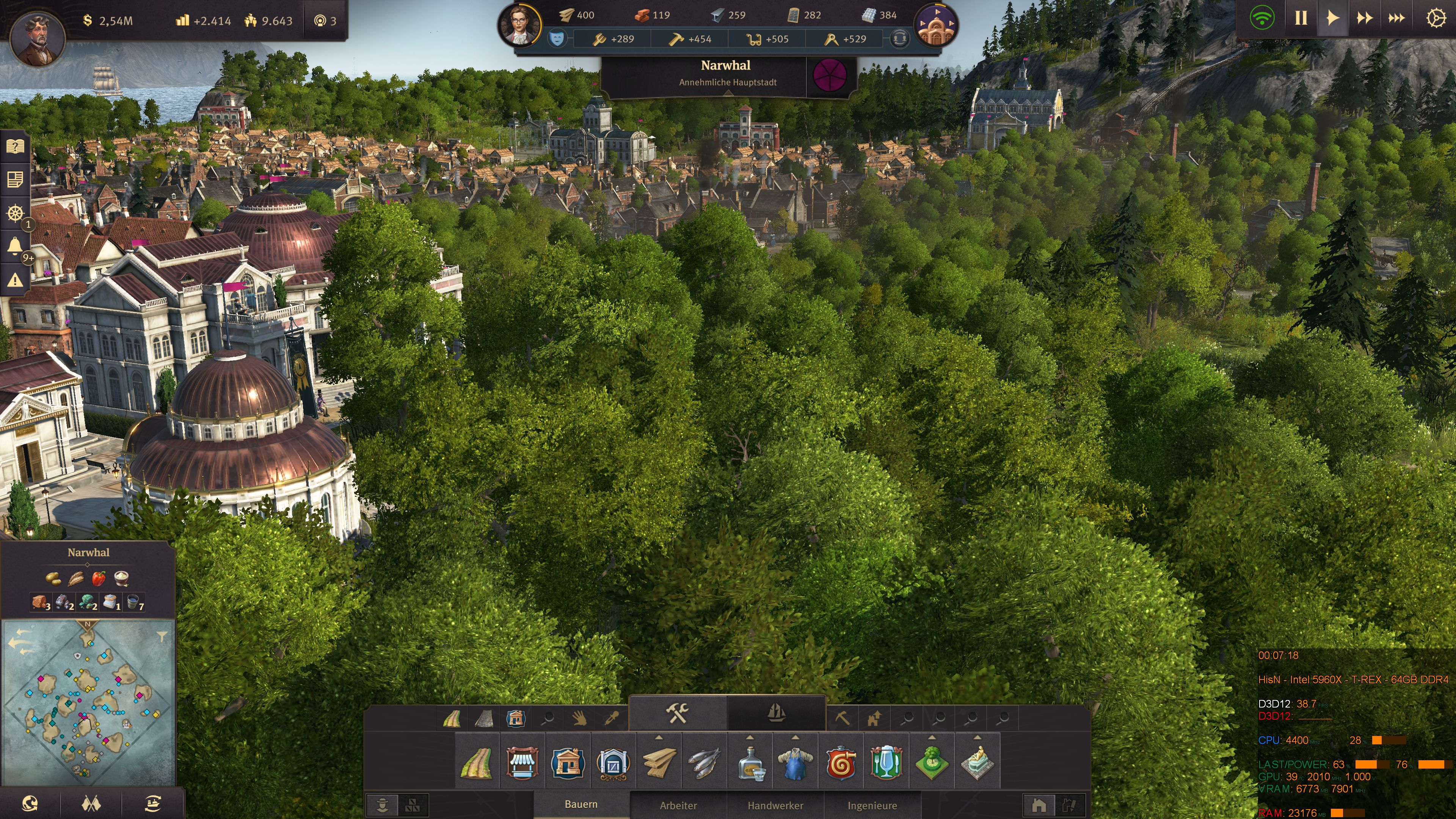Open the trade routes ship button
This screenshot has height=819, width=1456.
click(152, 803)
